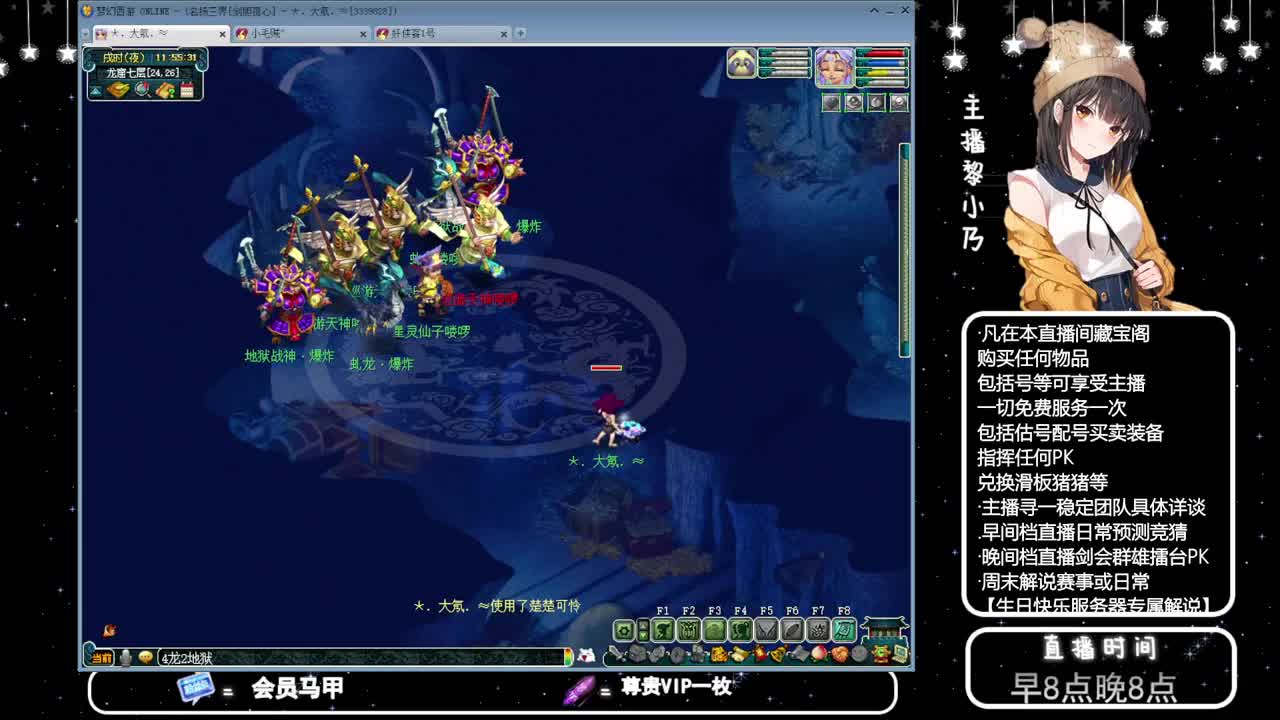Select the peach item in the item chain

[x=818, y=654]
